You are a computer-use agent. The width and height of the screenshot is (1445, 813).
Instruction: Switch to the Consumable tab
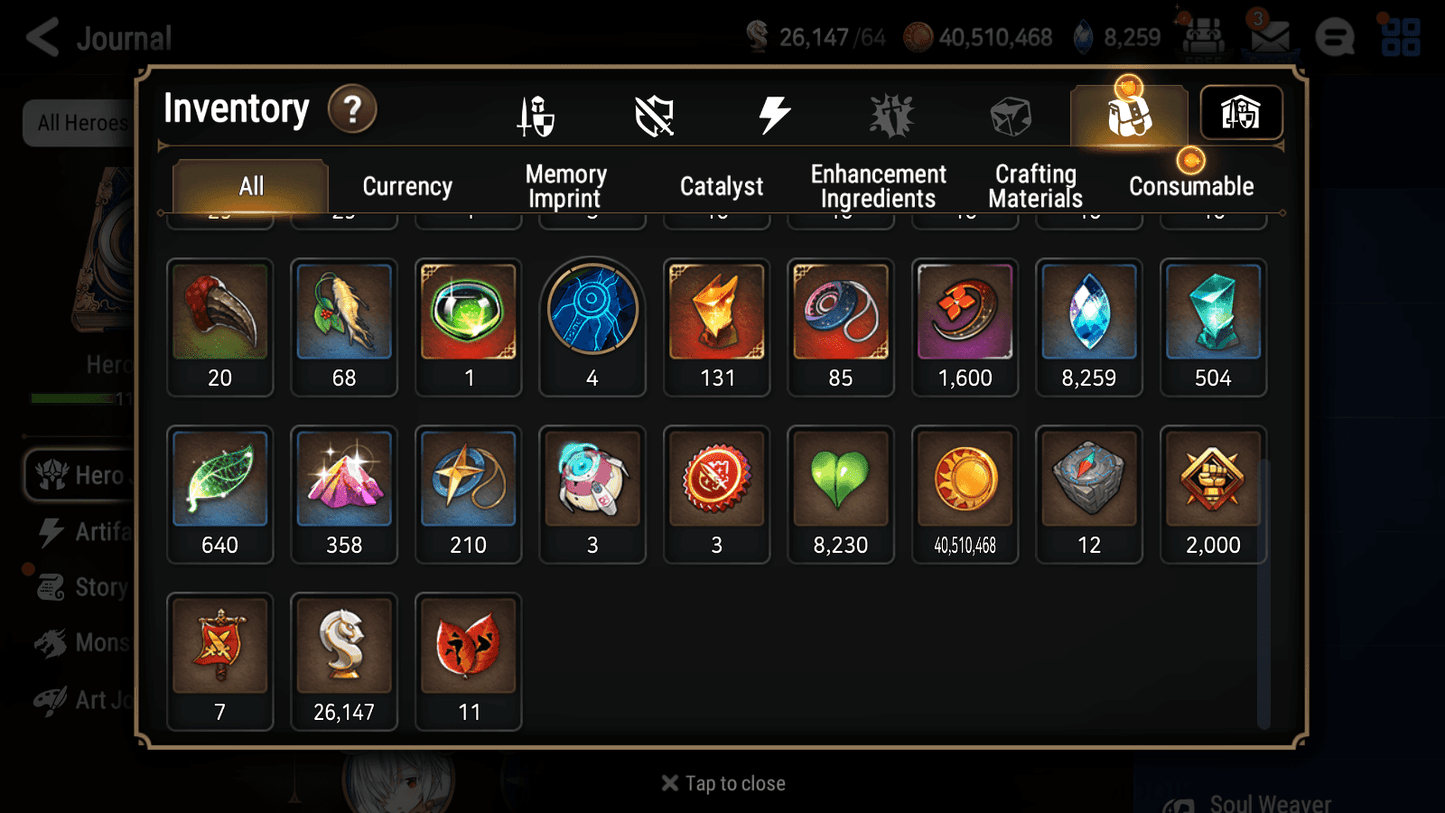(x=1192, y=185)
